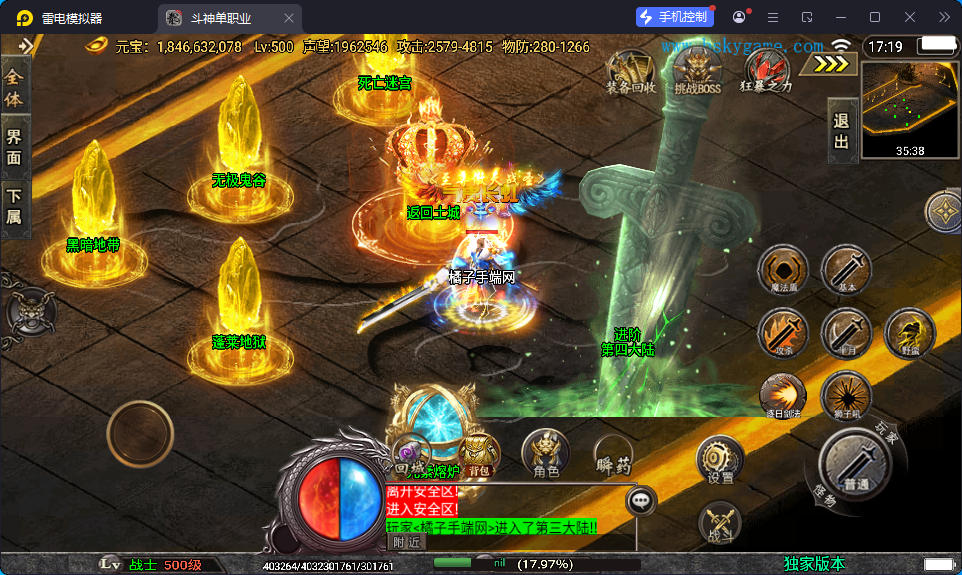This screenshot has width=962, height=575.
Task: Use the 狮子吼 roar skill
Action: [845, 396]
